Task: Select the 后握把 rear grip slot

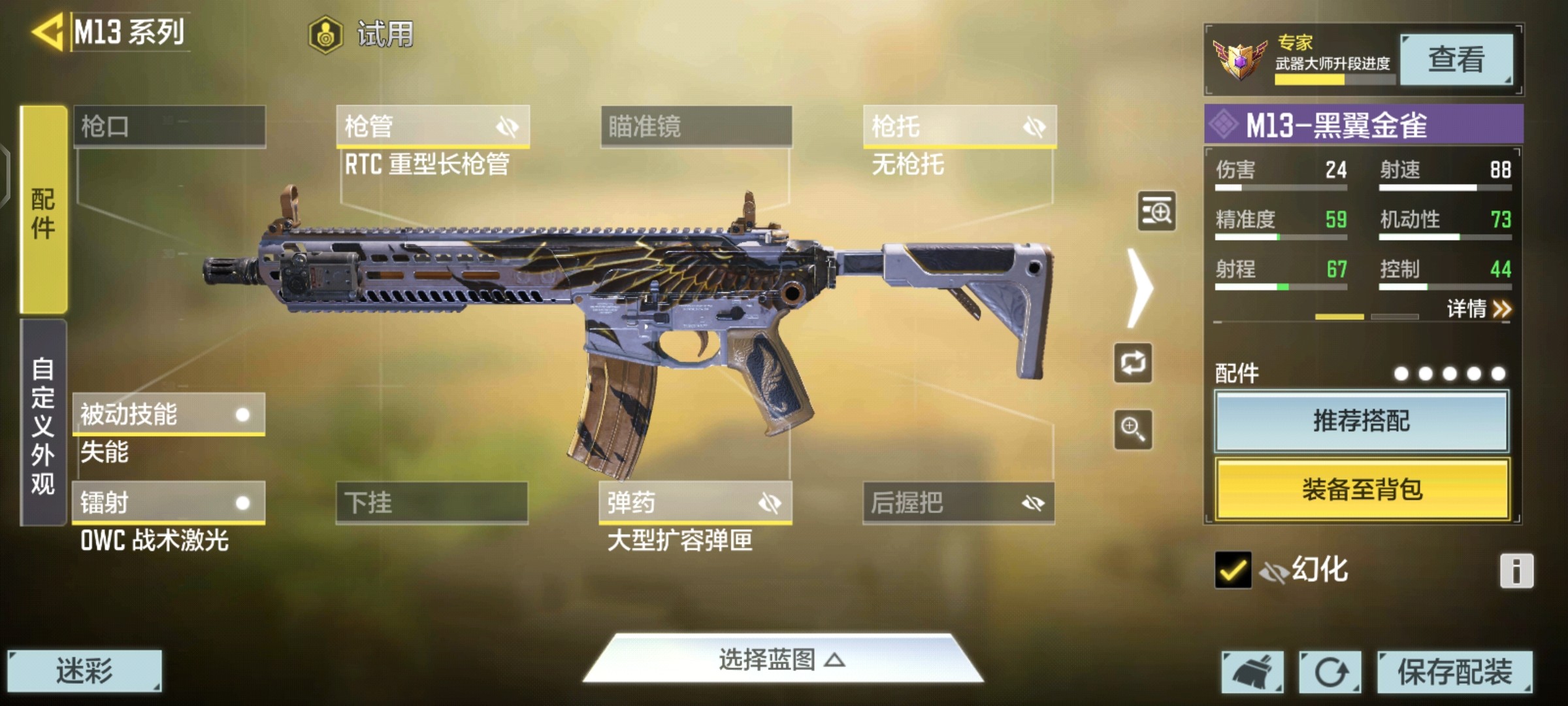Action: click(958, 503)
